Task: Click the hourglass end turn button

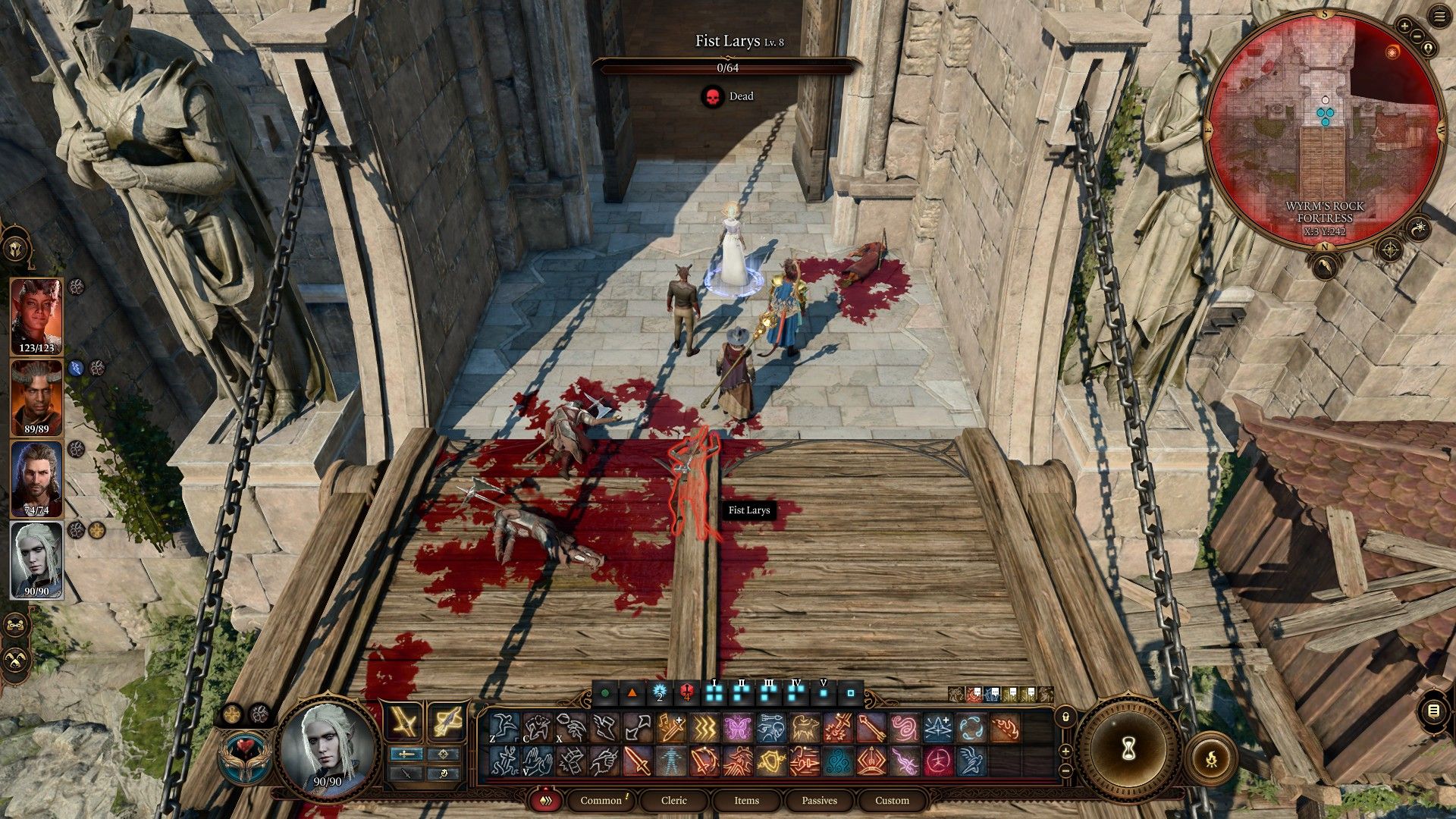Action: [1128, 750]
